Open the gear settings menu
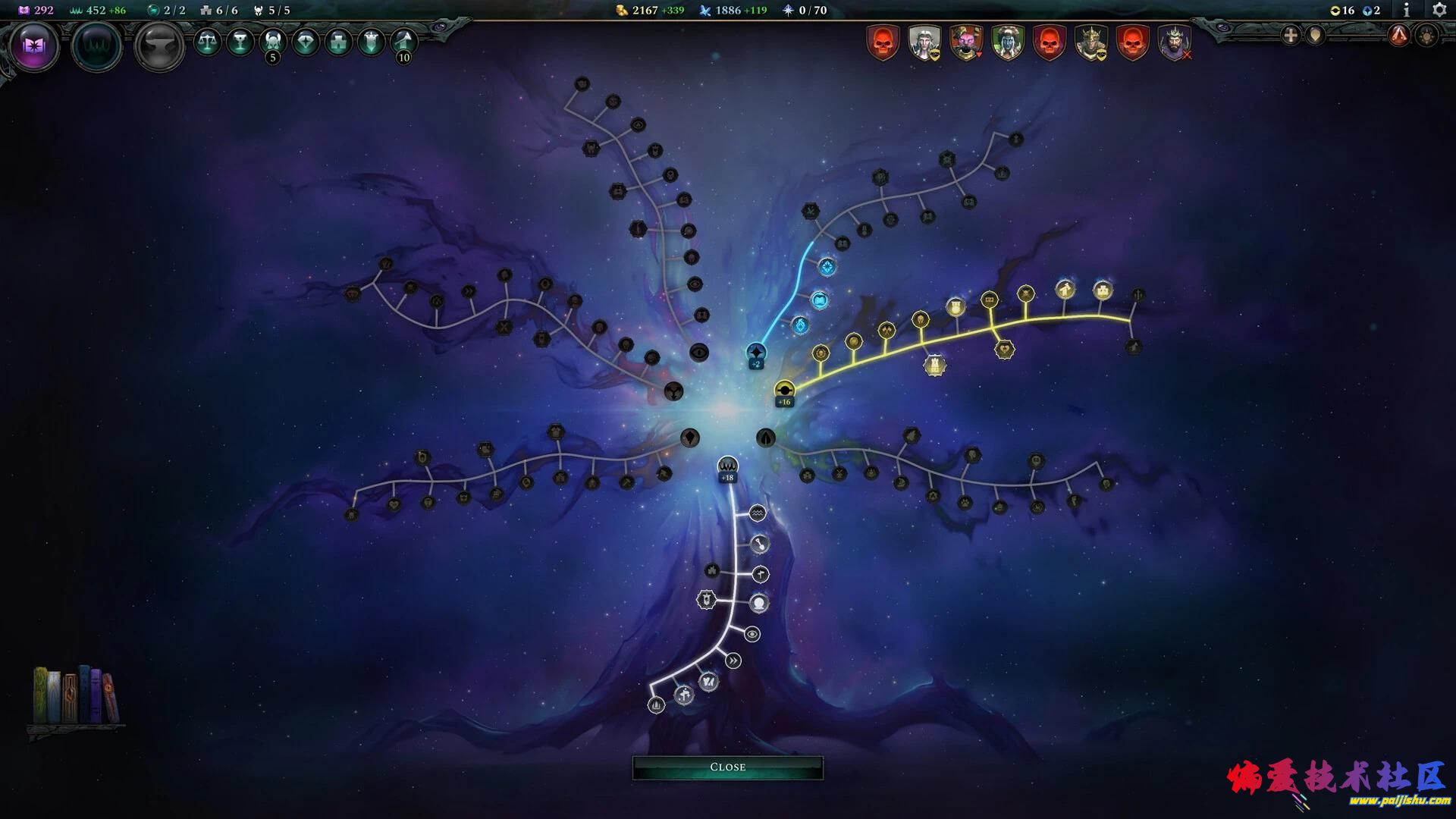The width and height of the screenshot is (1456, 819). (1439, 10)
